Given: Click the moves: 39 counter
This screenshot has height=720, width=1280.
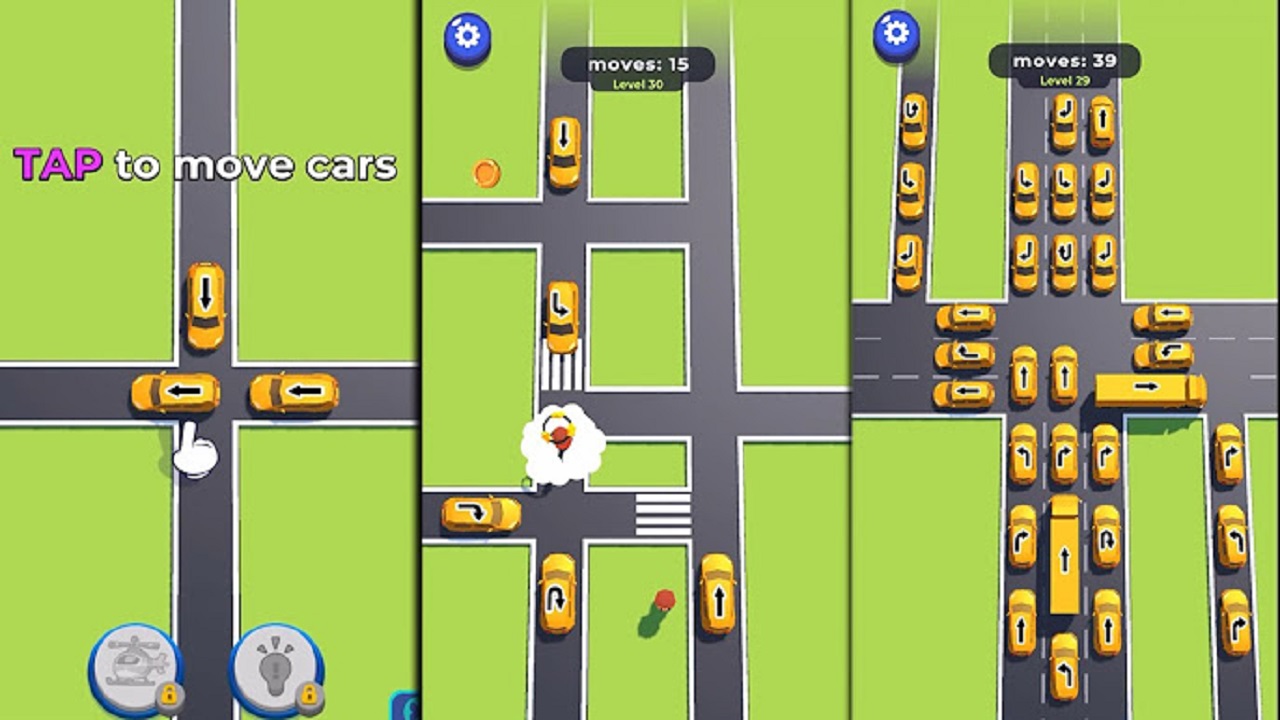Looking at the screenshot, I should pos(1063,58).
